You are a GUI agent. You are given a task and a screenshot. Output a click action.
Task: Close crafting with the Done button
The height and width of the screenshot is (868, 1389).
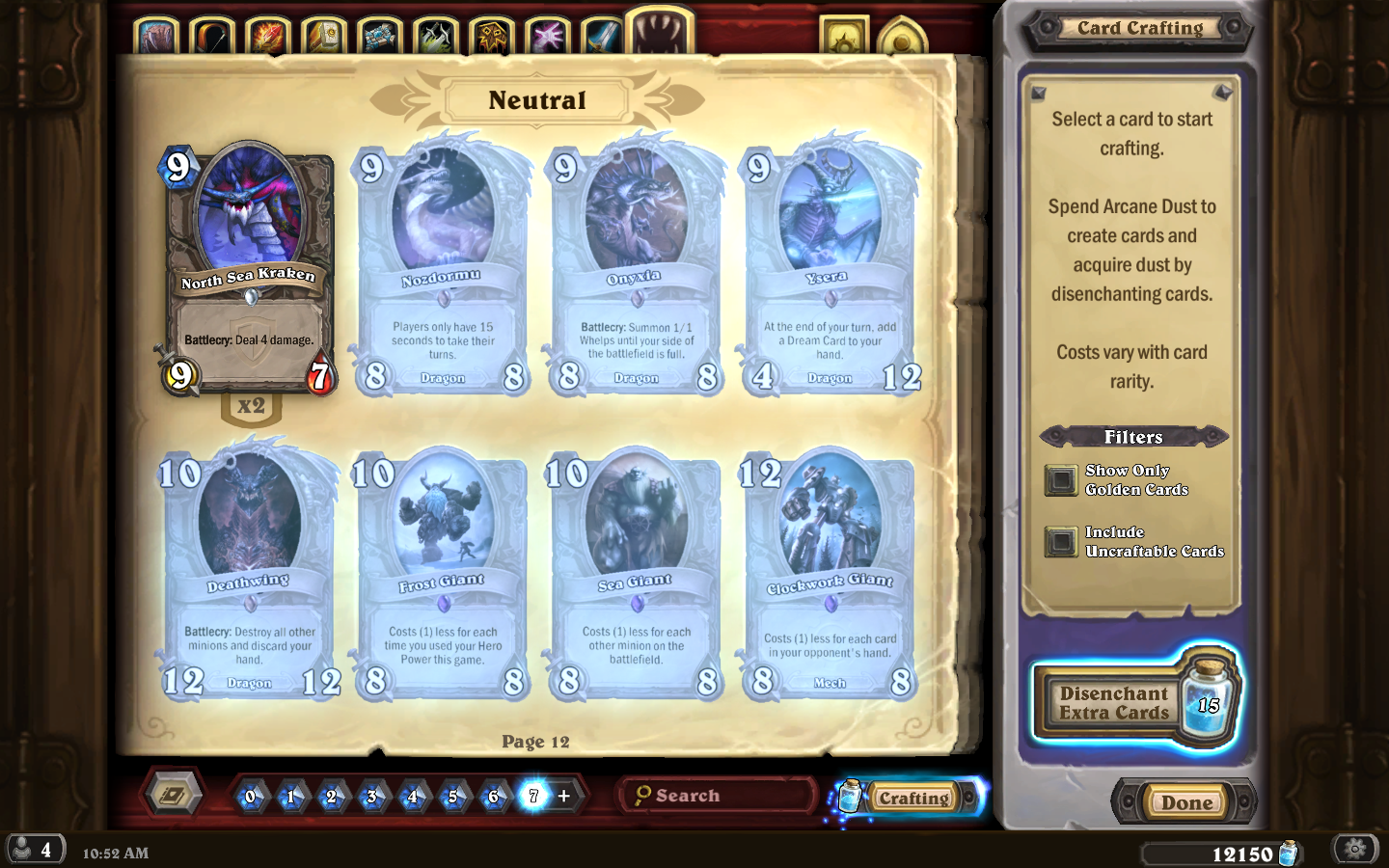[1186, 802]
